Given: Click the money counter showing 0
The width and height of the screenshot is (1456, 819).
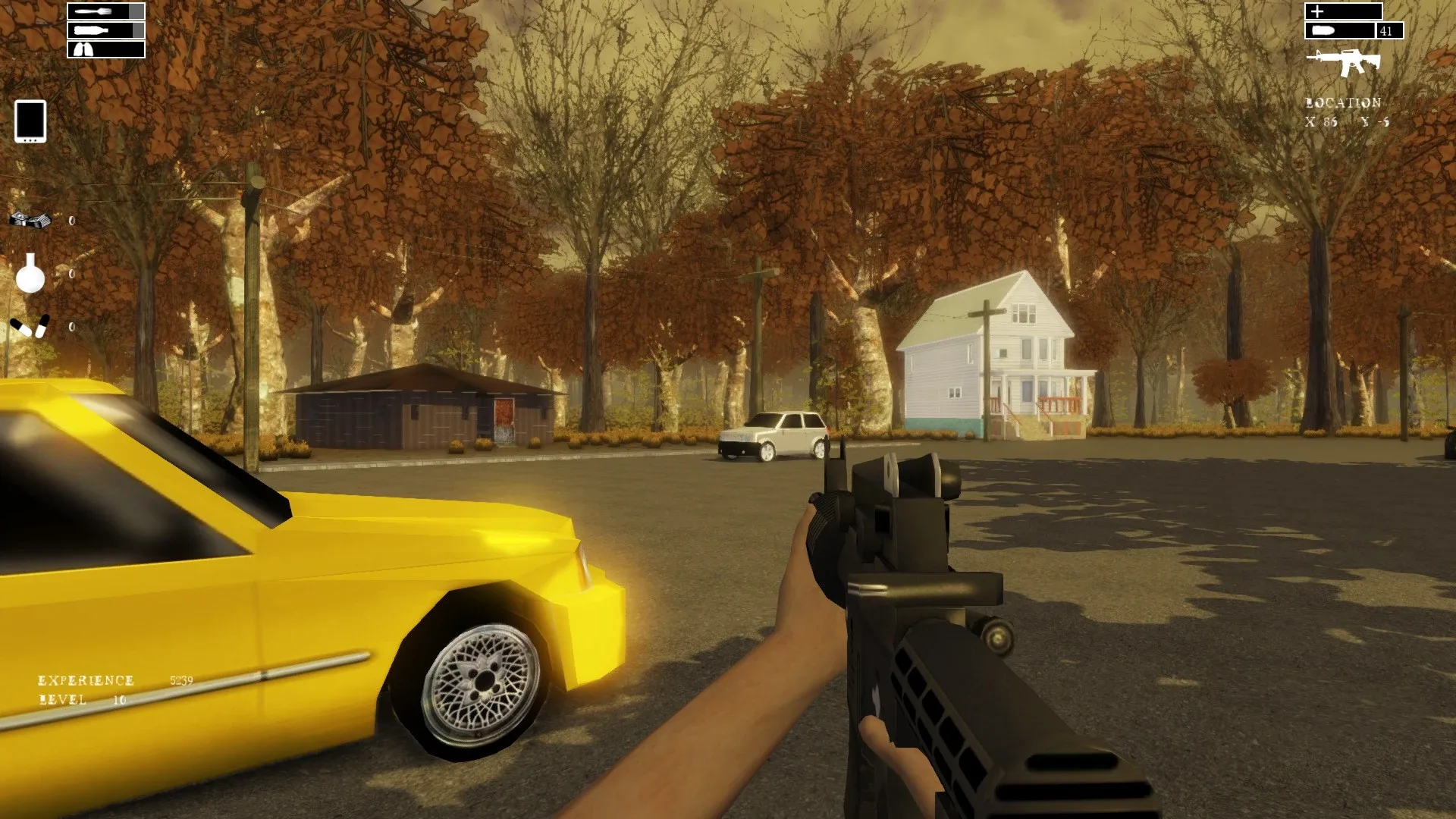Looking at the screenshot, I should click(70, 220).
